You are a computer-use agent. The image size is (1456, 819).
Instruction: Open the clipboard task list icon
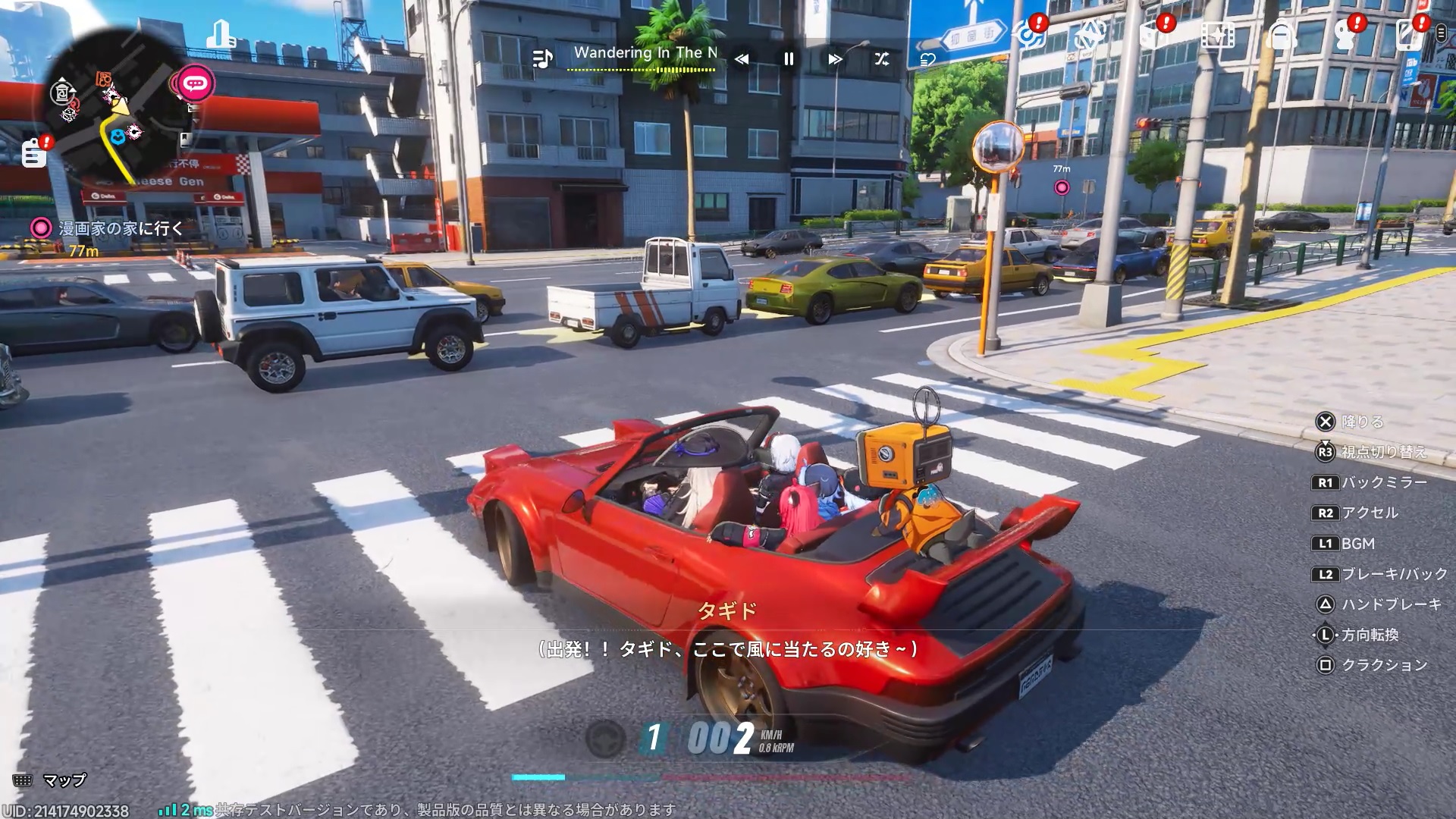coord(34,153)
